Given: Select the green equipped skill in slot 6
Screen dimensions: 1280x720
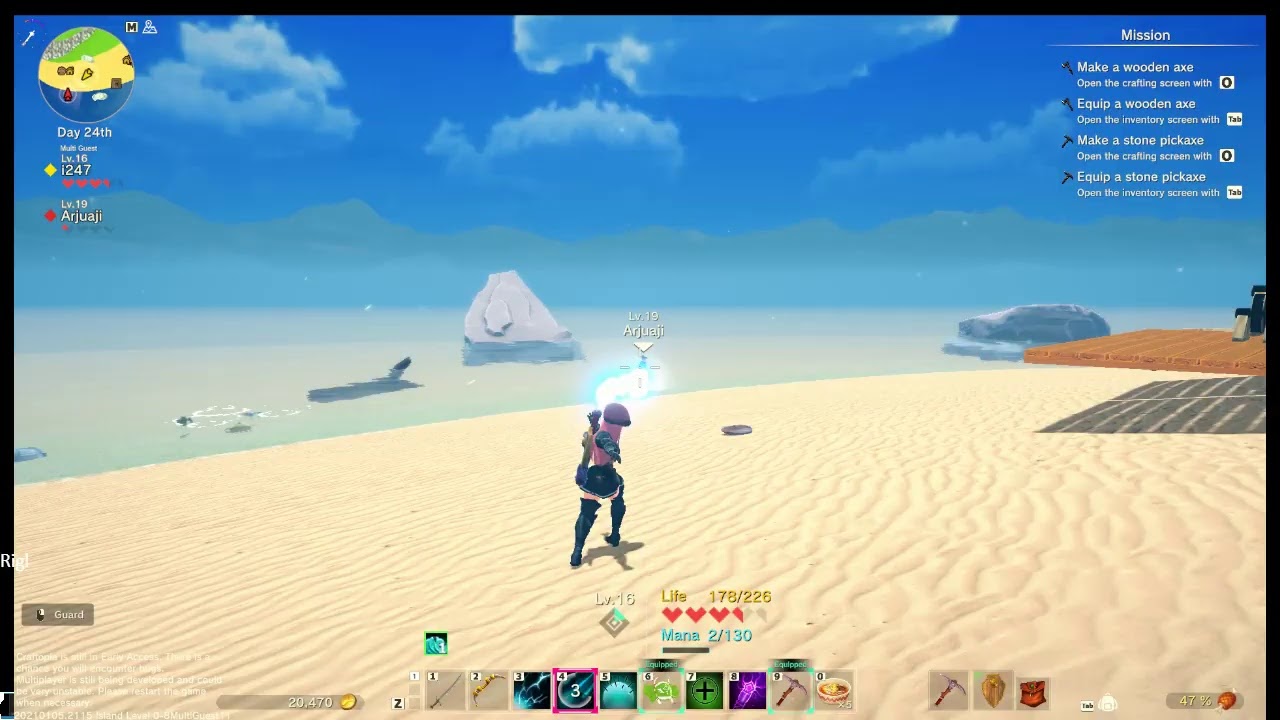Looking at the screenshot, I should [x=662, y=691].
